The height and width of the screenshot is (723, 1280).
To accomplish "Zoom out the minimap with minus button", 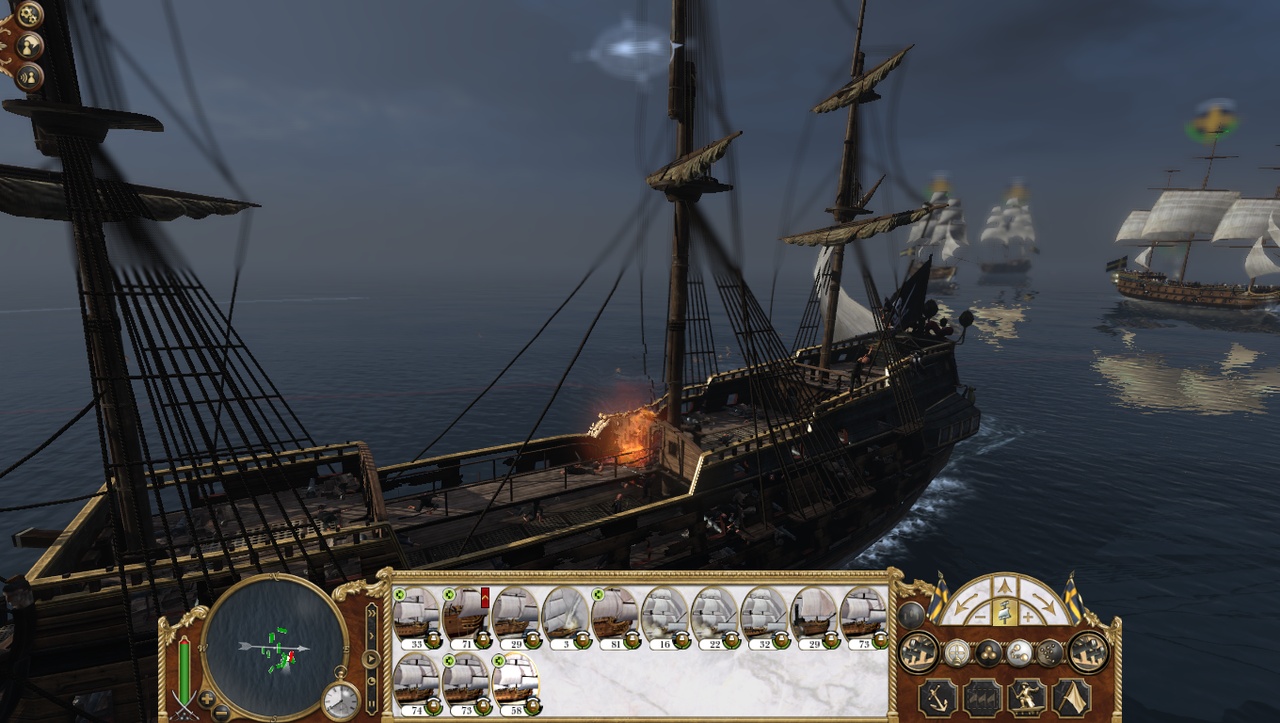I will pyautogui.click(x=221, y=712).
